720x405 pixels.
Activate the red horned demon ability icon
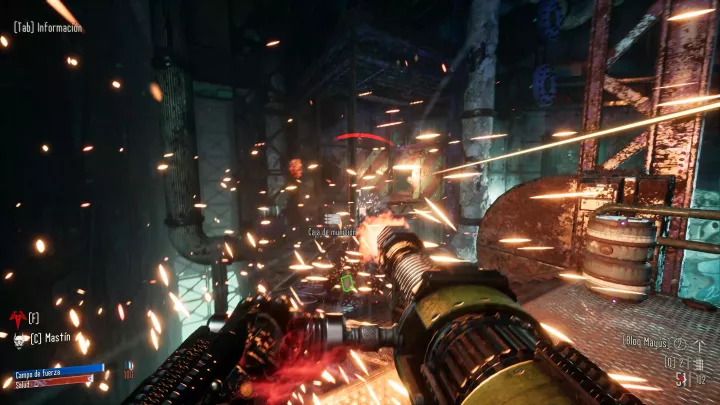(x=17, y=318)
